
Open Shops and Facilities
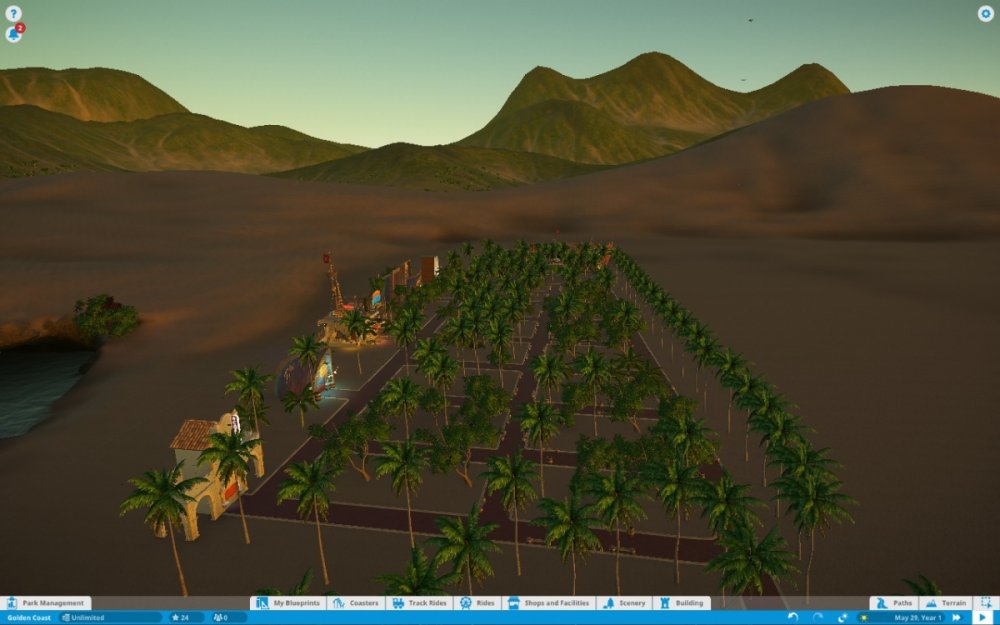pos(549,603)
